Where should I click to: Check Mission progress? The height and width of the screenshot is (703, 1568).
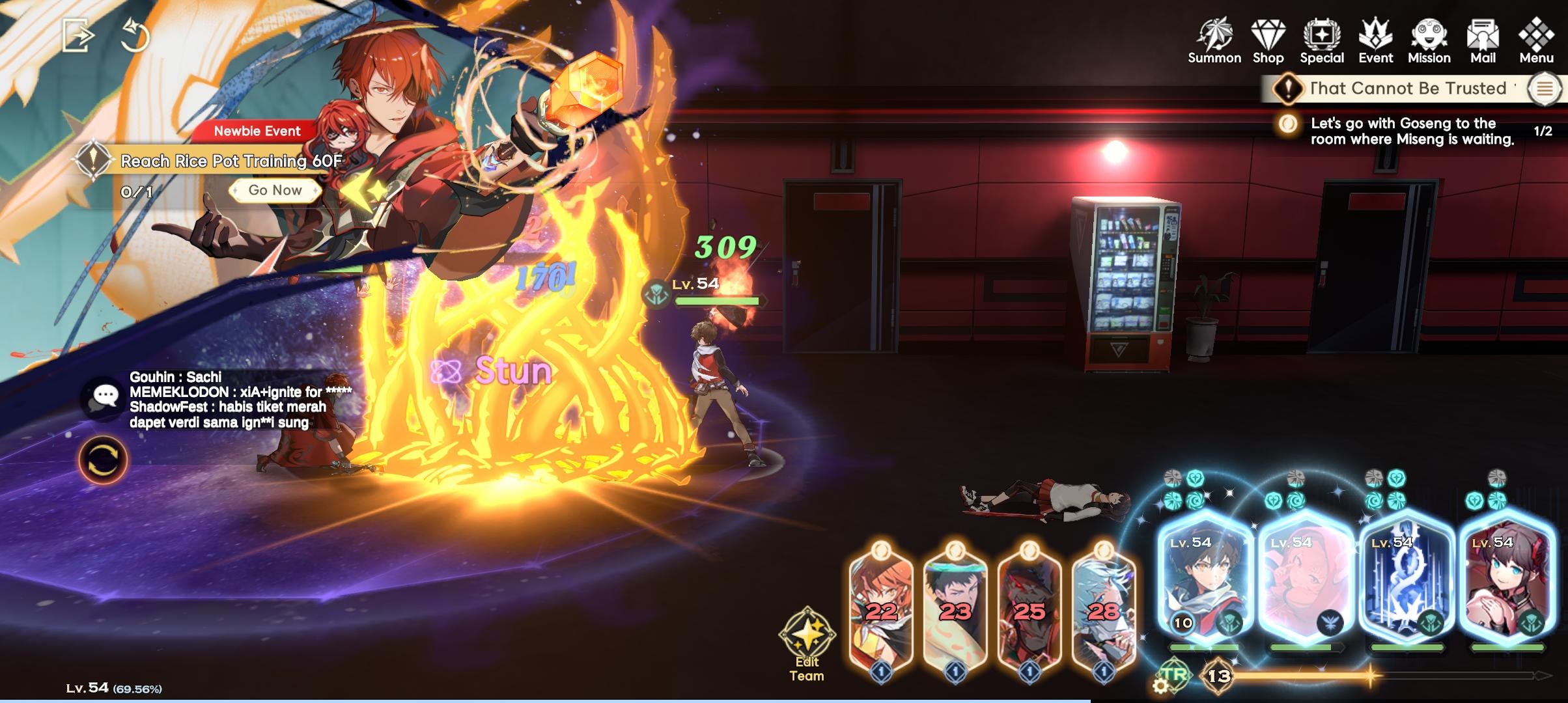(x=1430, y=39)
